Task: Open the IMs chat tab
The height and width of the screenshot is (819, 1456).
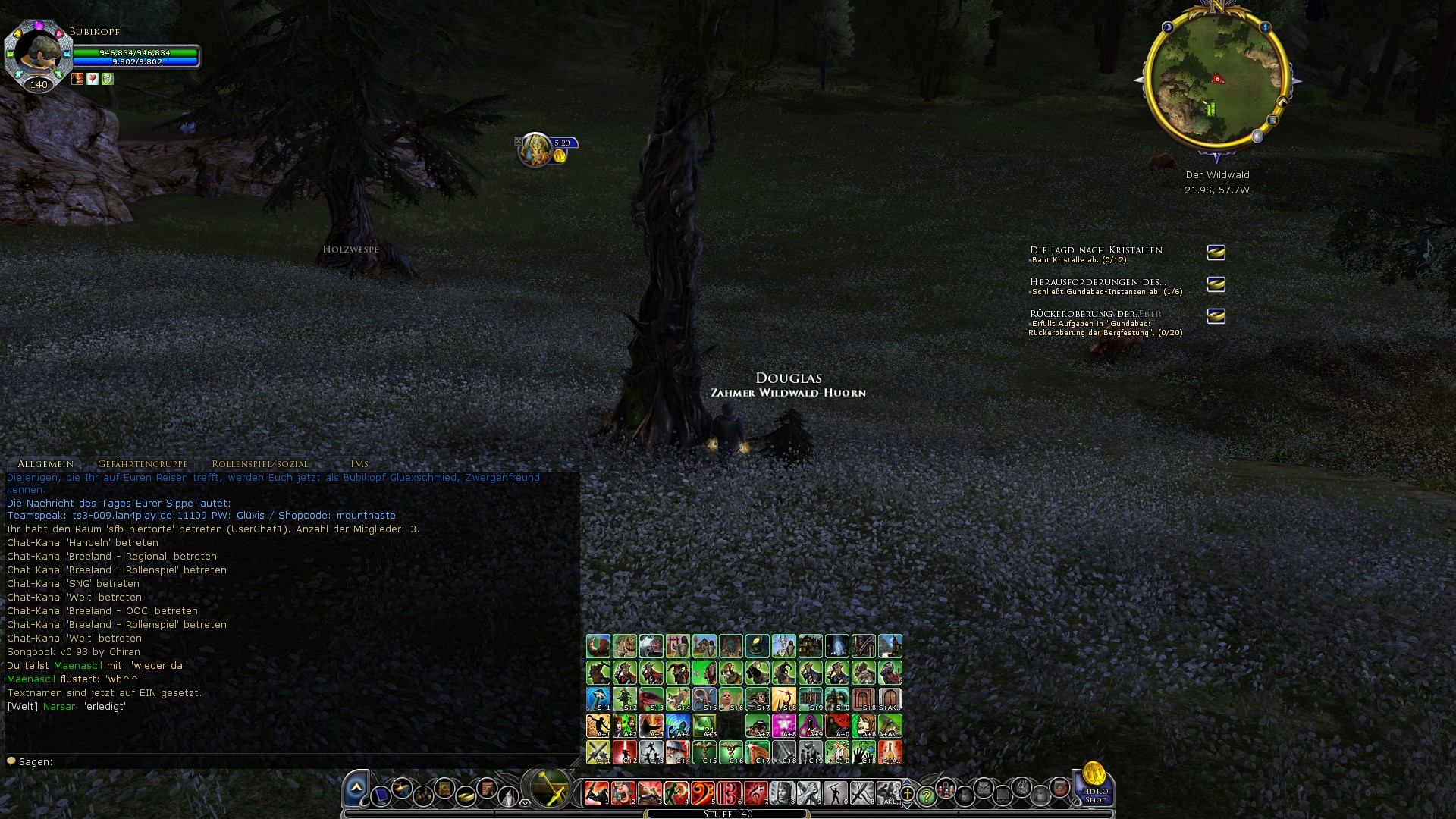Action: pos(359,464)
